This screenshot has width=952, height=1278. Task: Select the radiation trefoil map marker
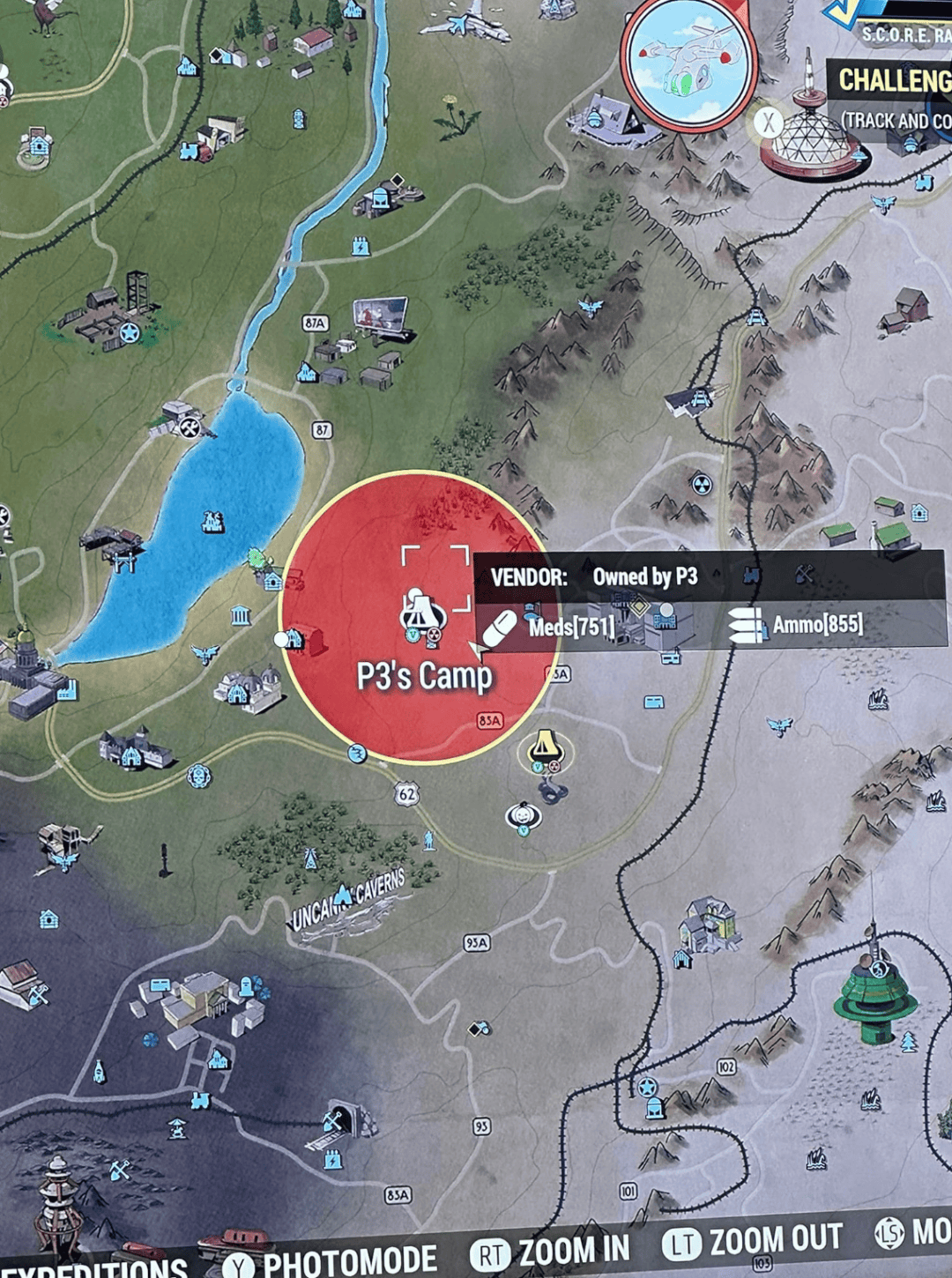(701, 484)
